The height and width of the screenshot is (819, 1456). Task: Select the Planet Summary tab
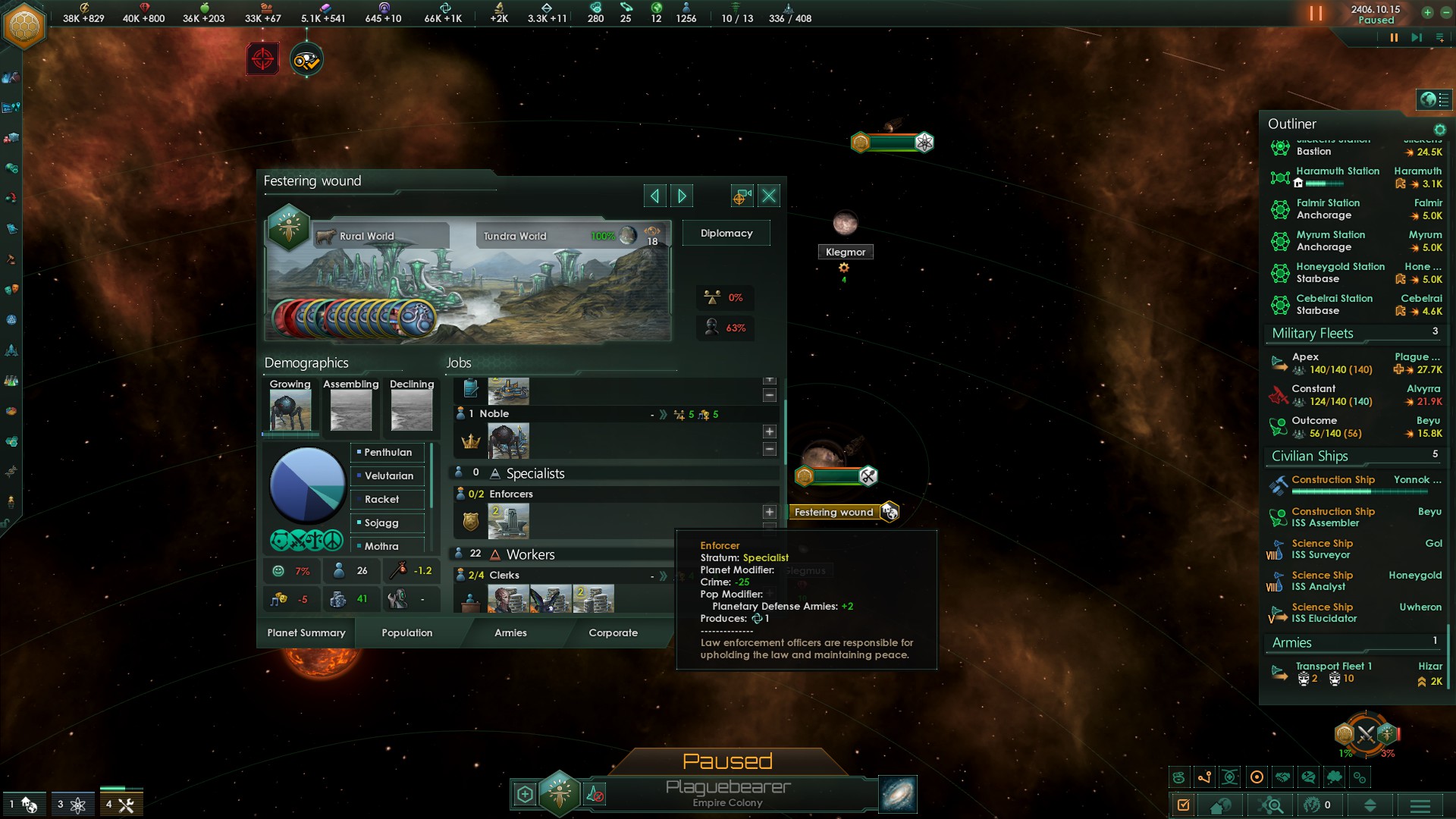point(306,632)
